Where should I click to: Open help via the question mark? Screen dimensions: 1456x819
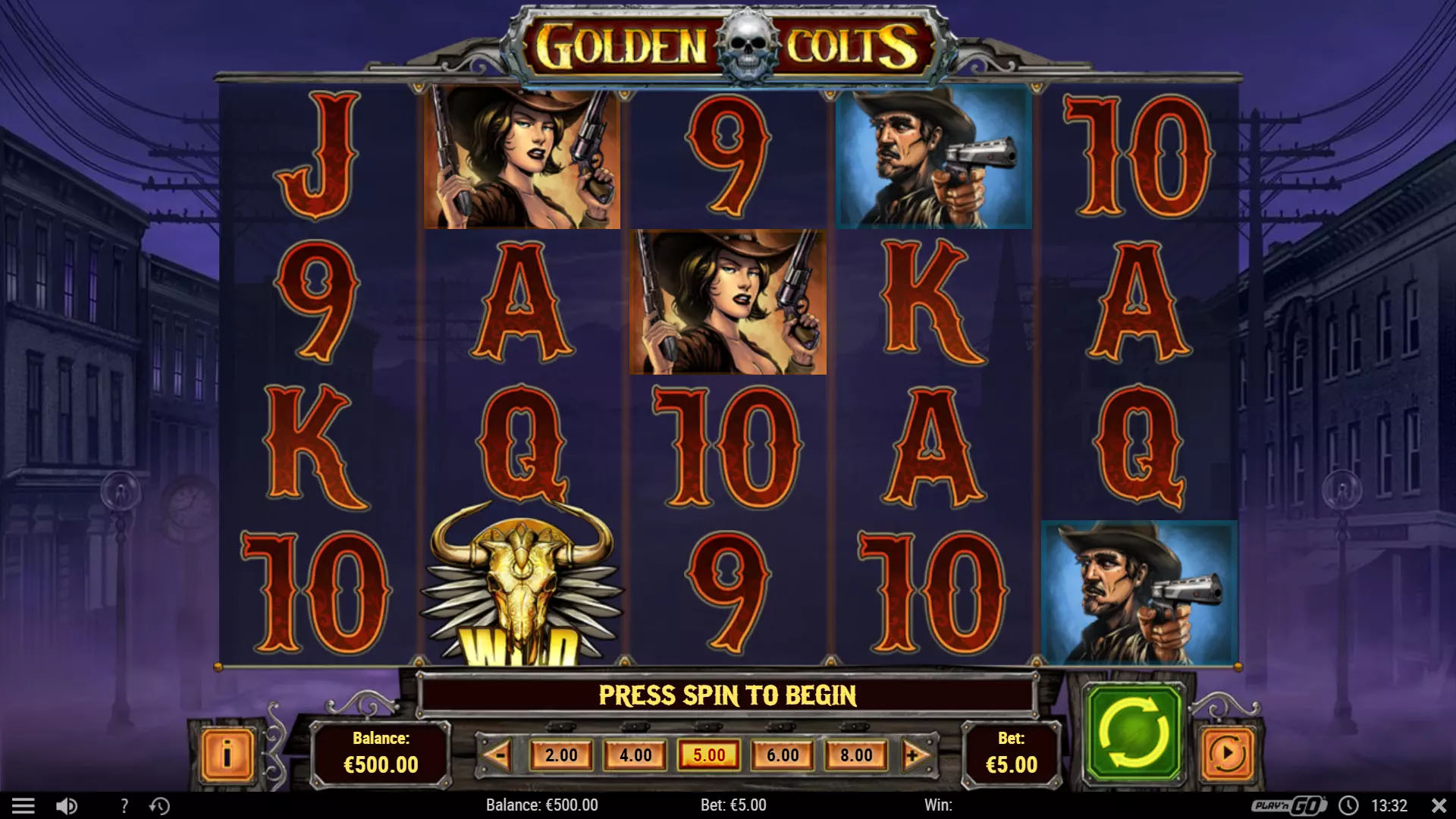[x=124, y=805]
